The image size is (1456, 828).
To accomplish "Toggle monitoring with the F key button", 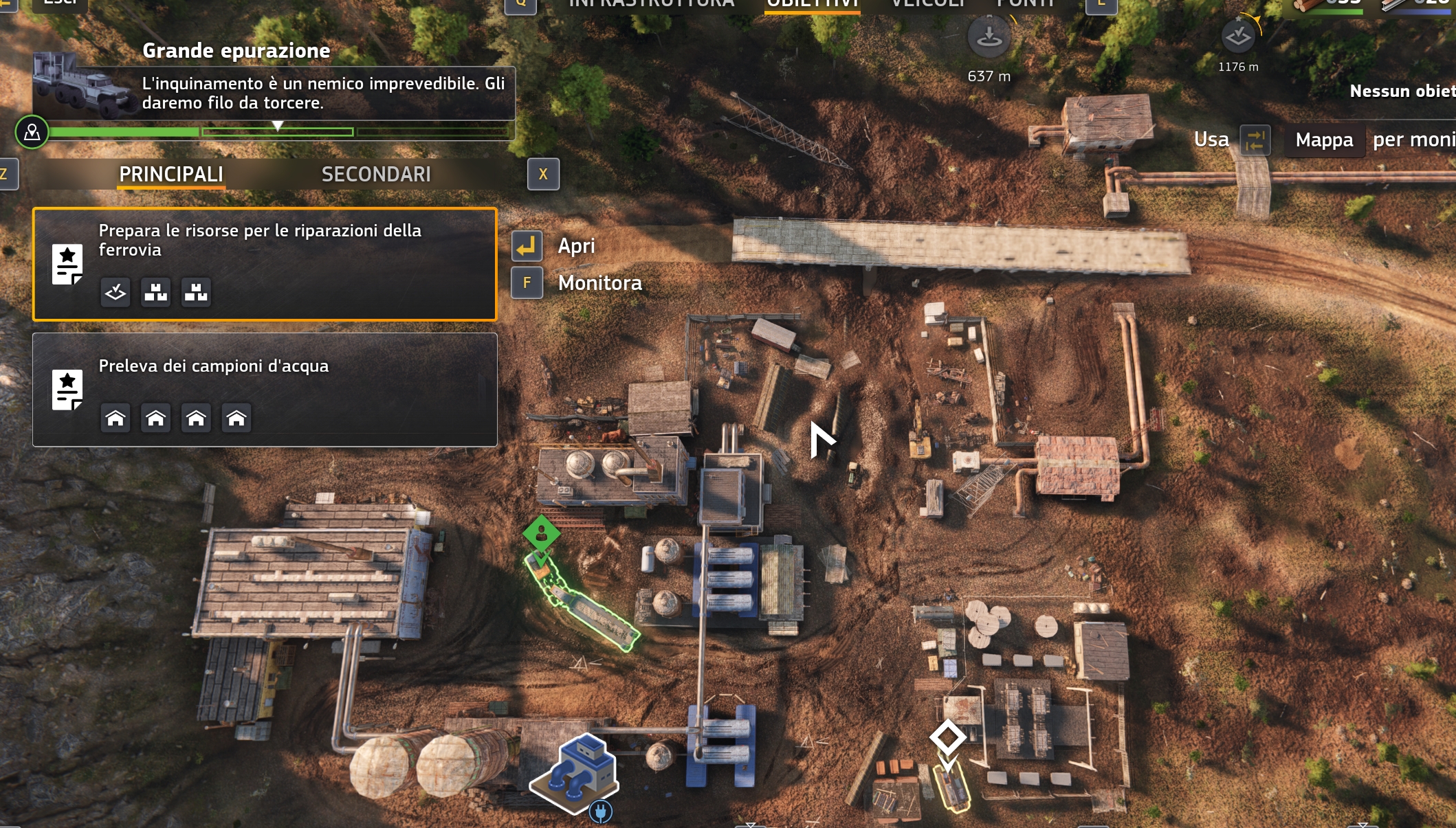I will [x=527, y=282].
